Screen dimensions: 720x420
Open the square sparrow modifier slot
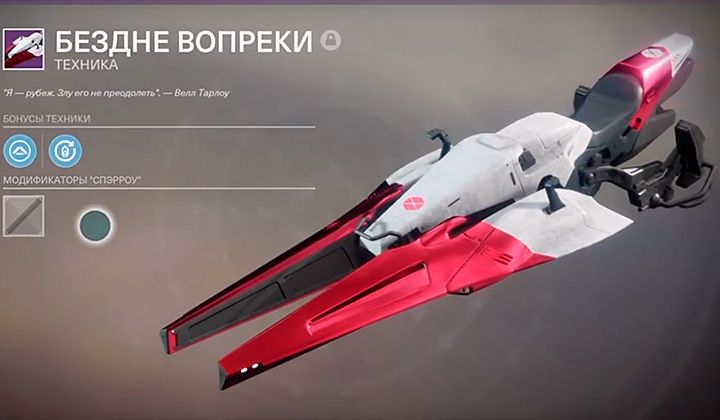[23, 215]
